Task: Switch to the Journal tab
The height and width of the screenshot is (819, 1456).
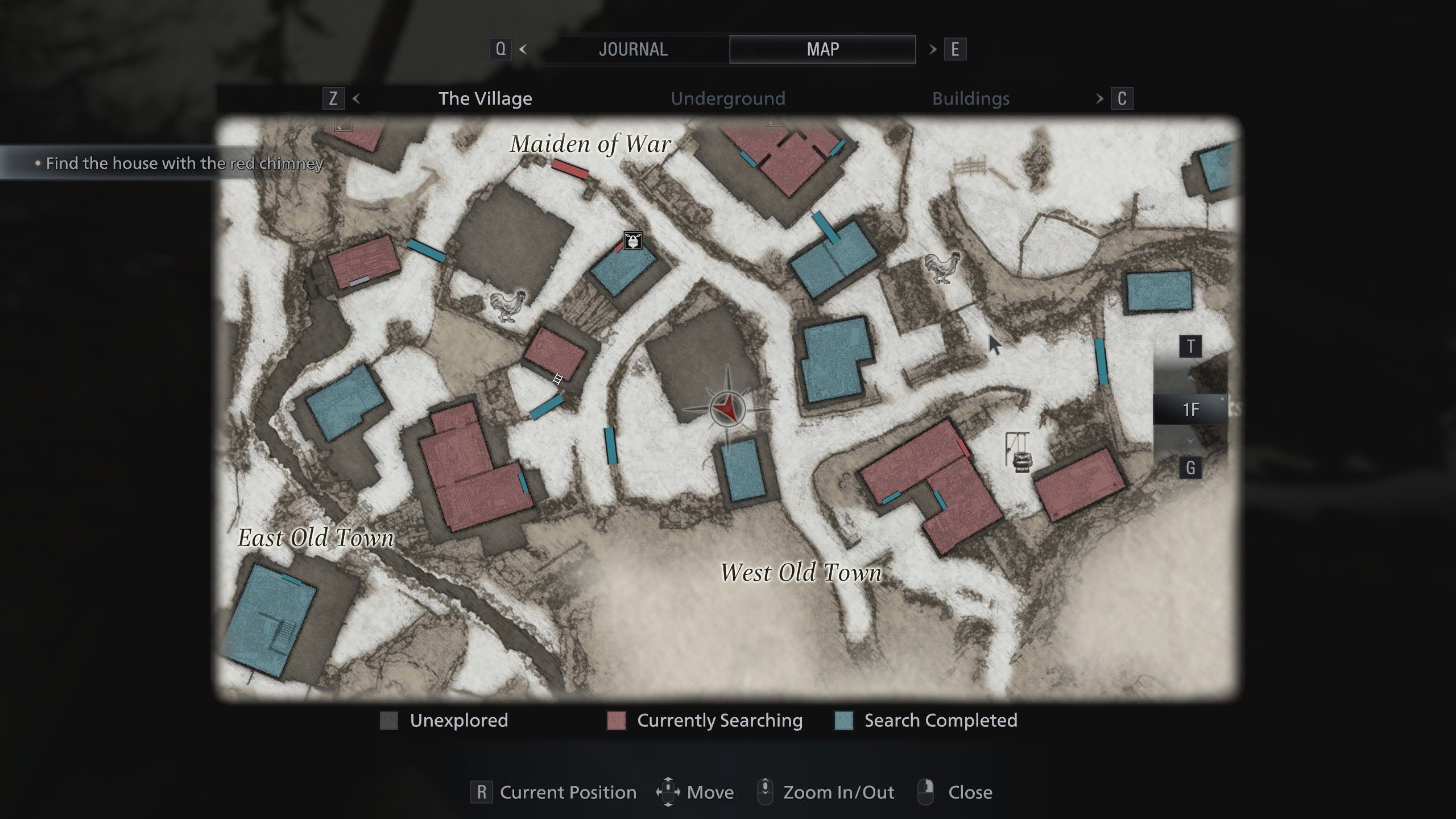Action: pyautogui.click(x=633, y=49)
